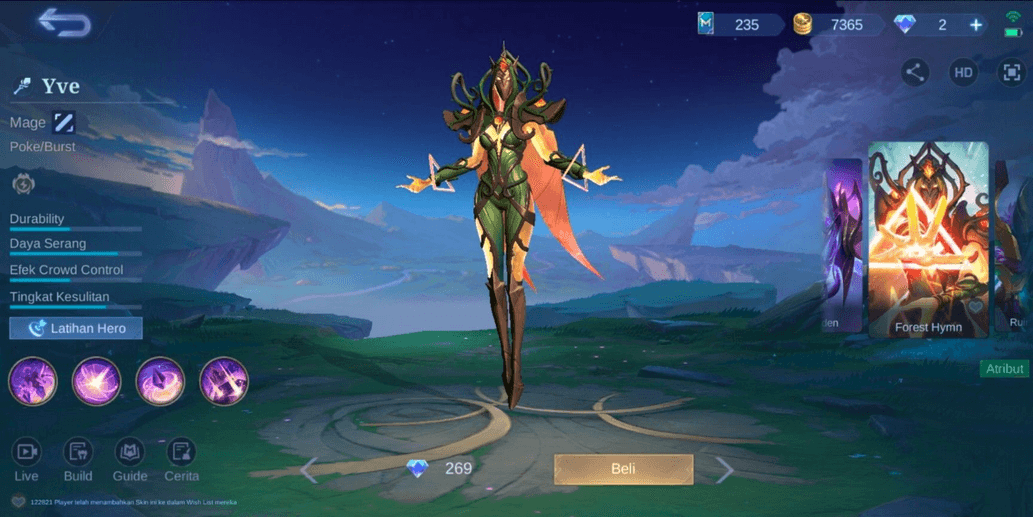Open the Build menu
This screenshot has width=1033, height=517.
tap(78, 459)
